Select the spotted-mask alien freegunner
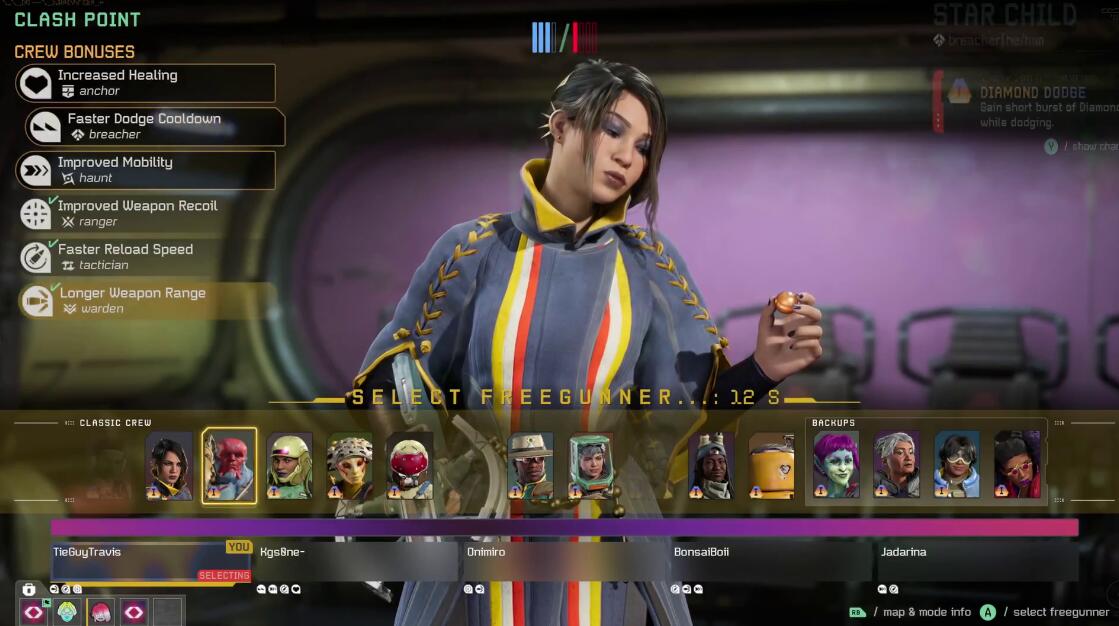The image size is (1119, 626). pos(349,466)
